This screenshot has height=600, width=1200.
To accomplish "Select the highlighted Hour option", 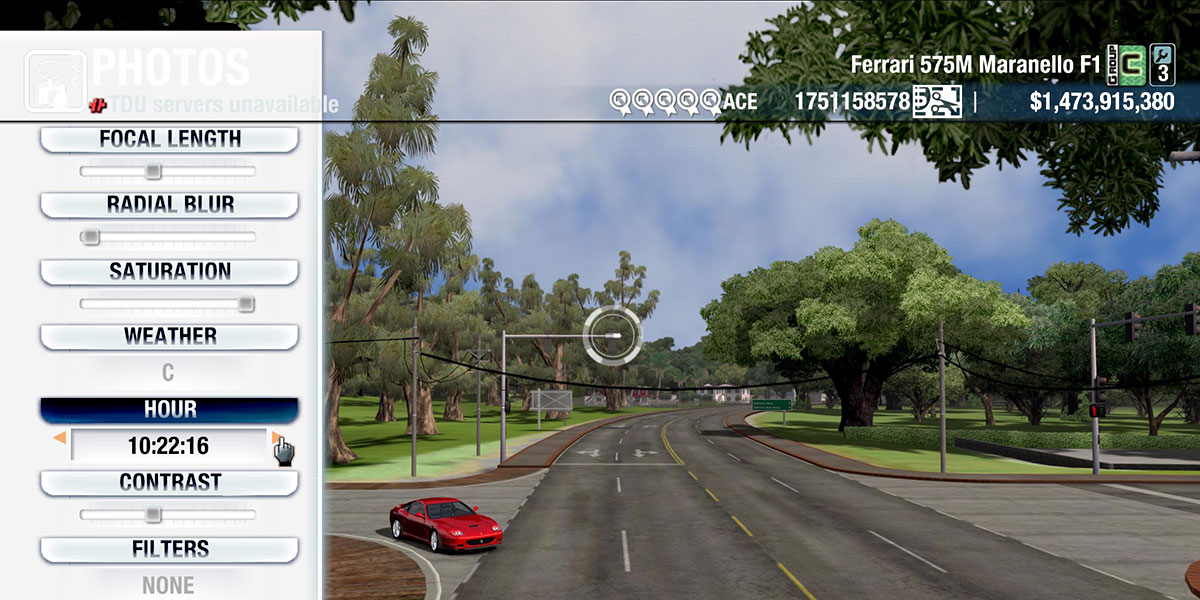I will click(169, 410).
